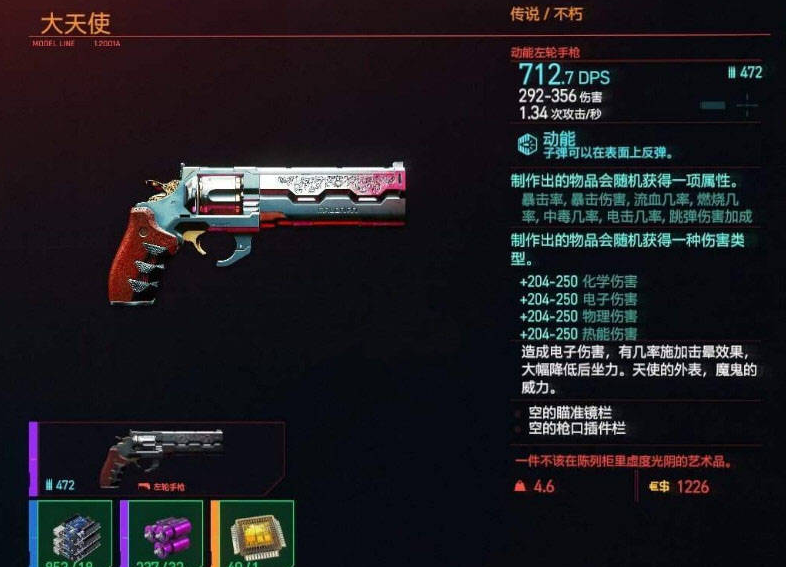Choose the orange legendary chip component

[252, 534]
